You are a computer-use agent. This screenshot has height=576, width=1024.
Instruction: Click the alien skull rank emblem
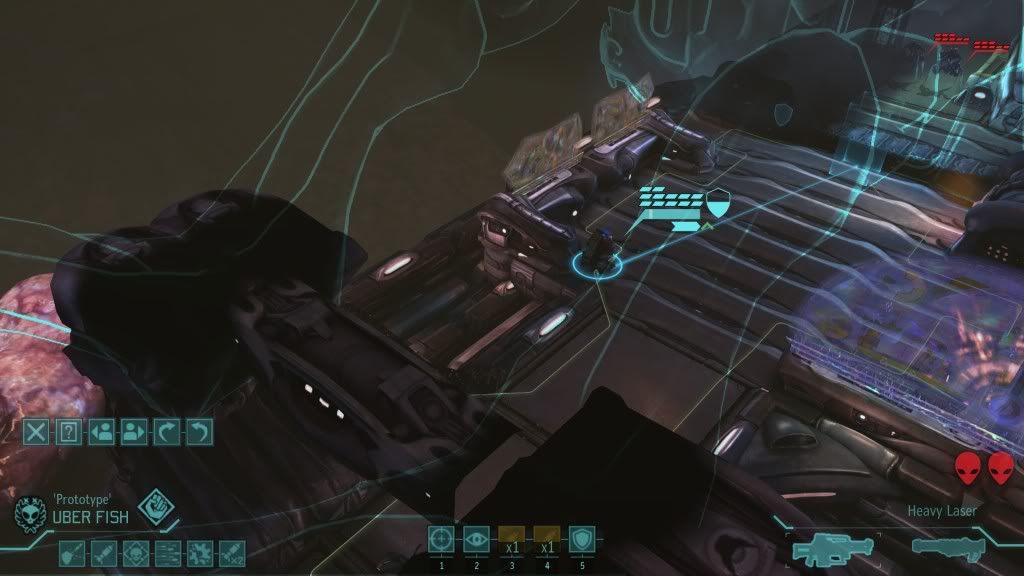pyautogui.click(x=28, y=514)
